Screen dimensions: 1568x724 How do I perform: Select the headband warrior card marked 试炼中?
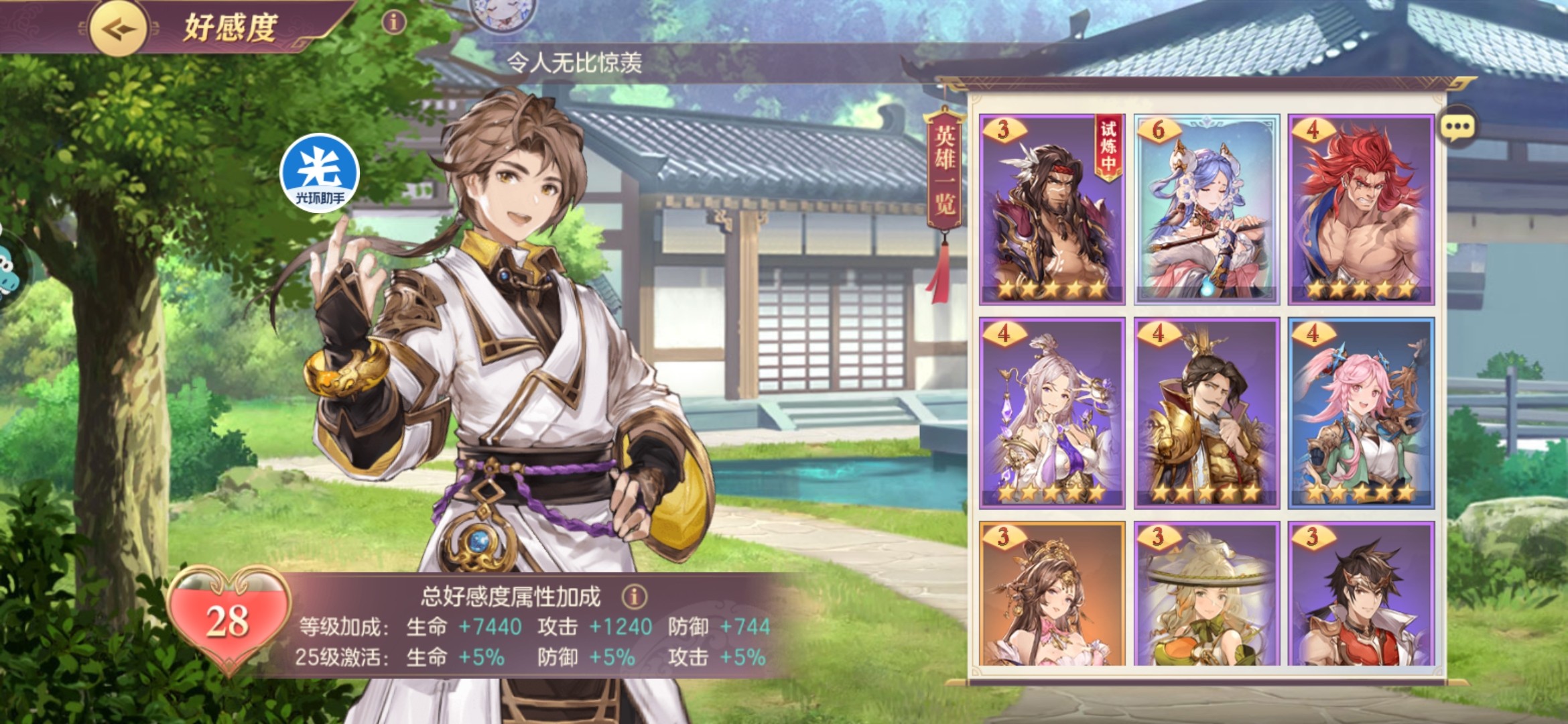pyautogui.click(x=1051, y=209)
